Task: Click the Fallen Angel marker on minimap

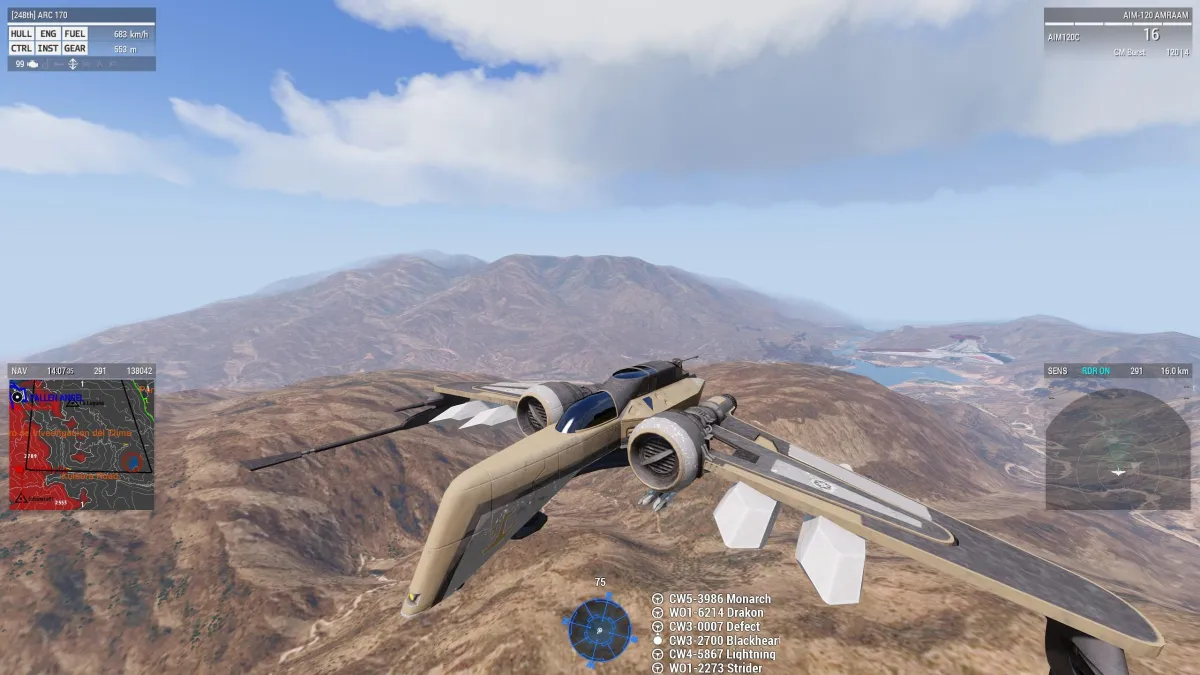Action: pyautogui.click(x=55, y=398)
